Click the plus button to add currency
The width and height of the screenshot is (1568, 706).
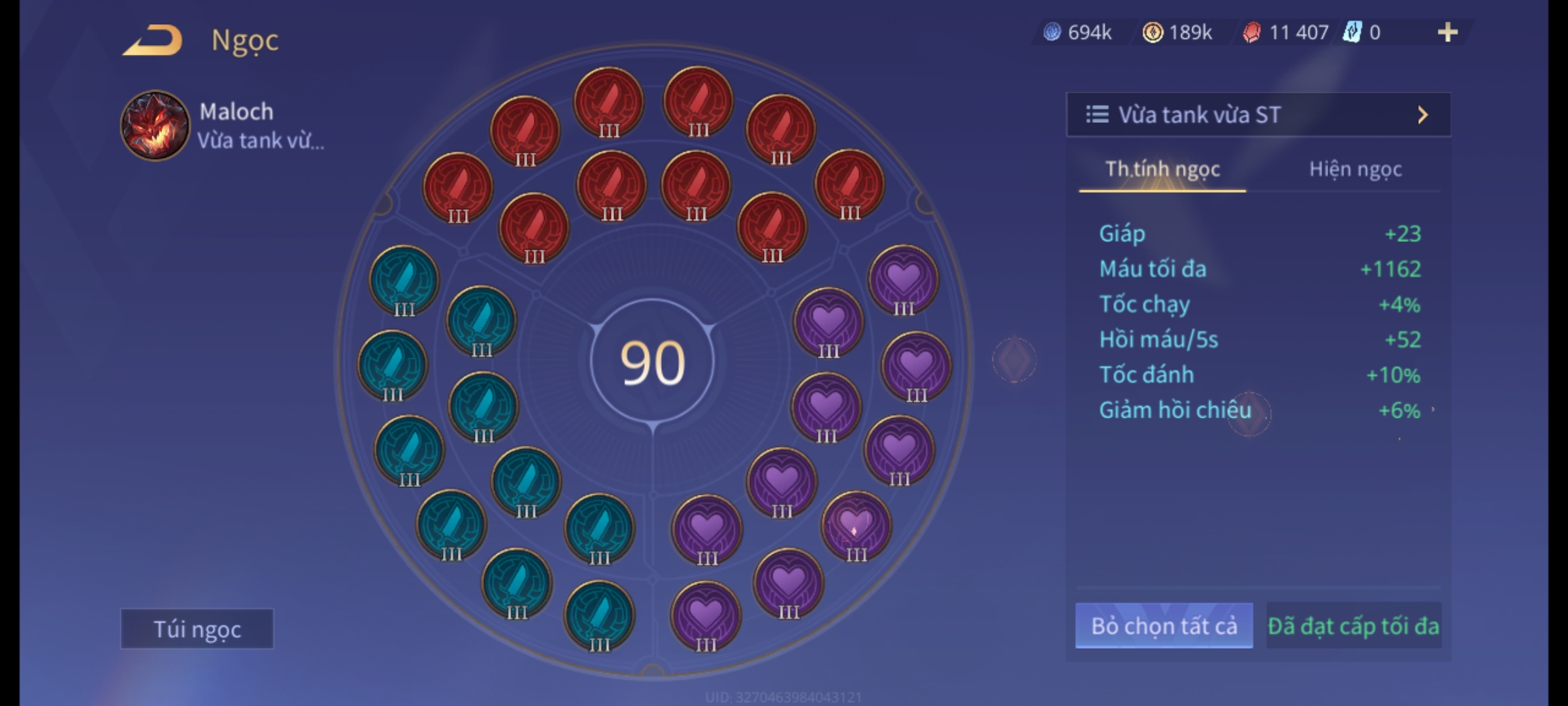point(1447,32)
